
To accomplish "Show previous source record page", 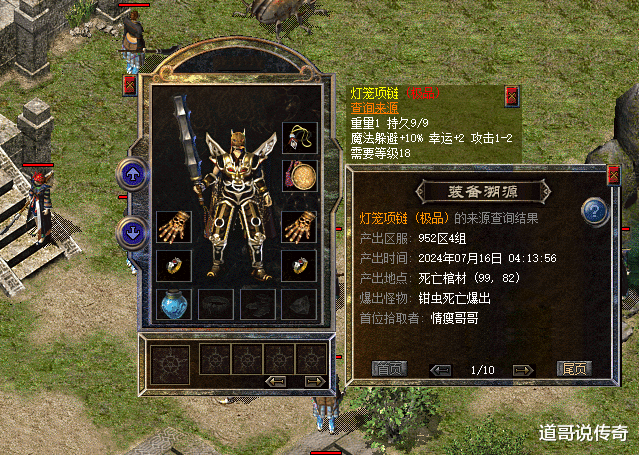I will click(440, 369).
